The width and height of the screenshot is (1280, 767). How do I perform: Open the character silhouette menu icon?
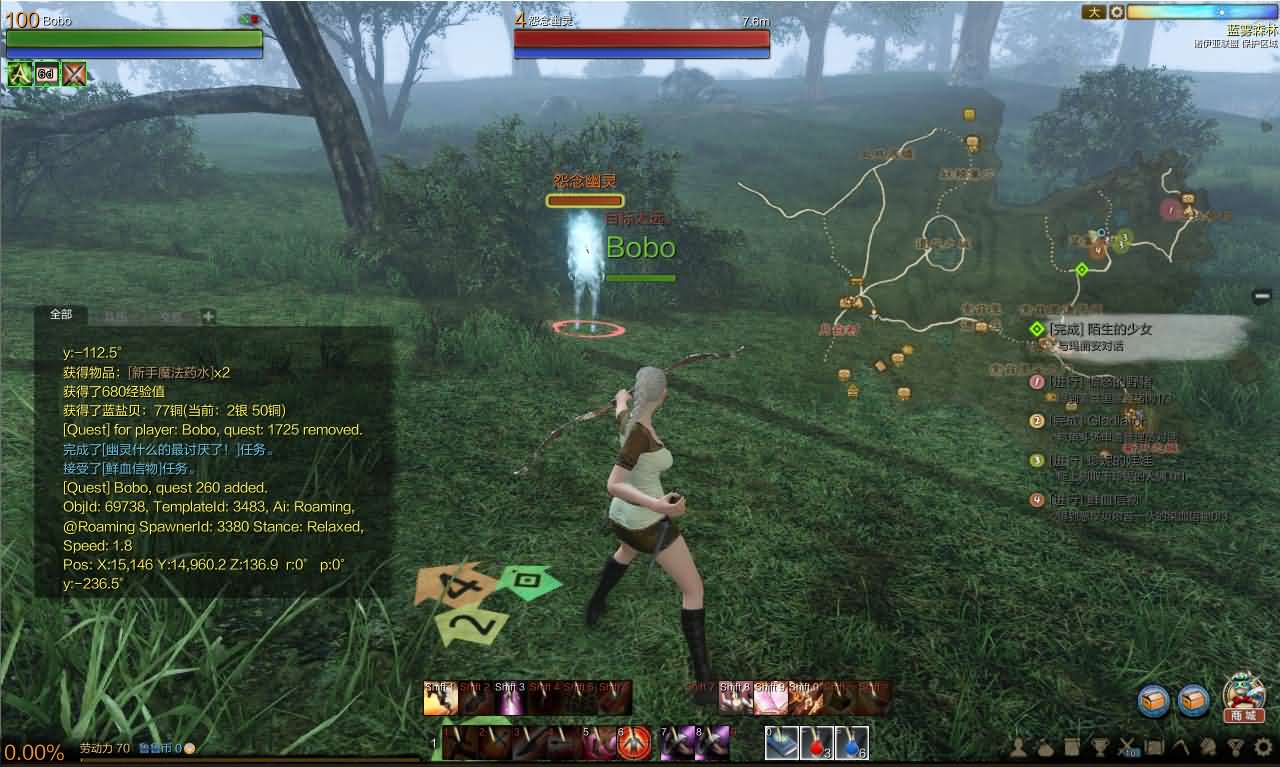pyautogui.click(x=1017, y=746)
